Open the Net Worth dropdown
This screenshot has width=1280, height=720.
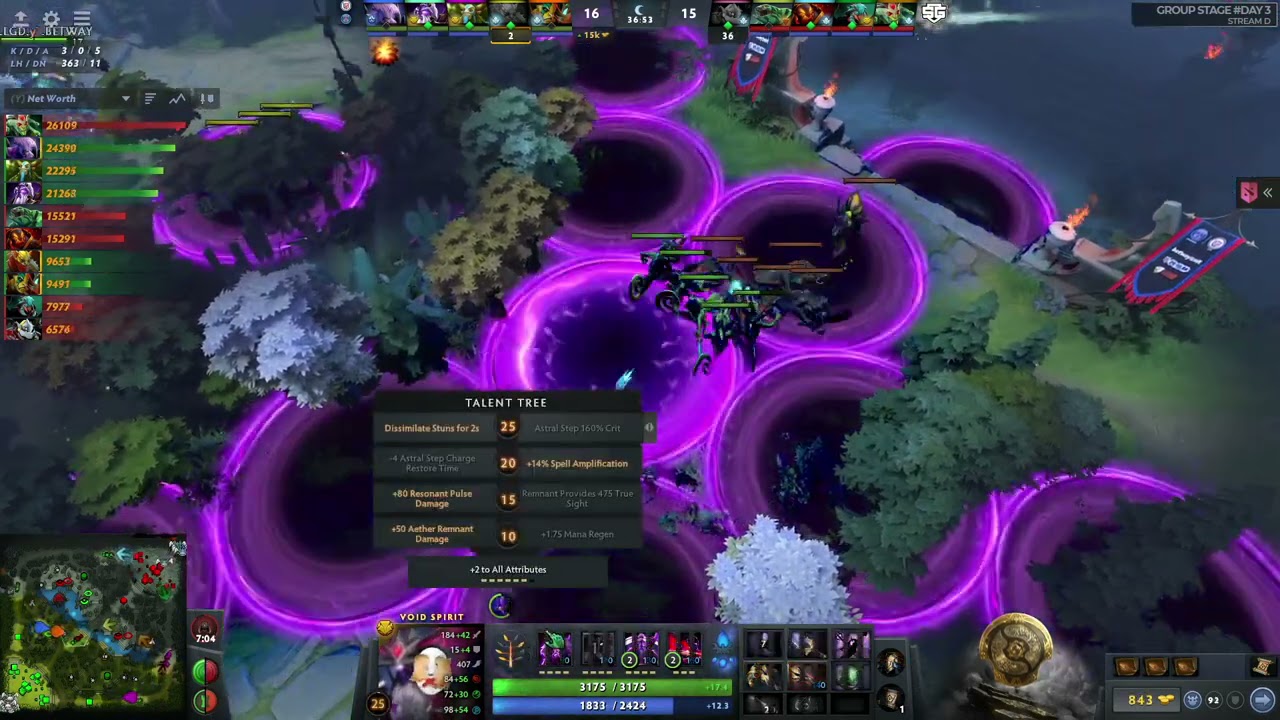tap(126, 99)
